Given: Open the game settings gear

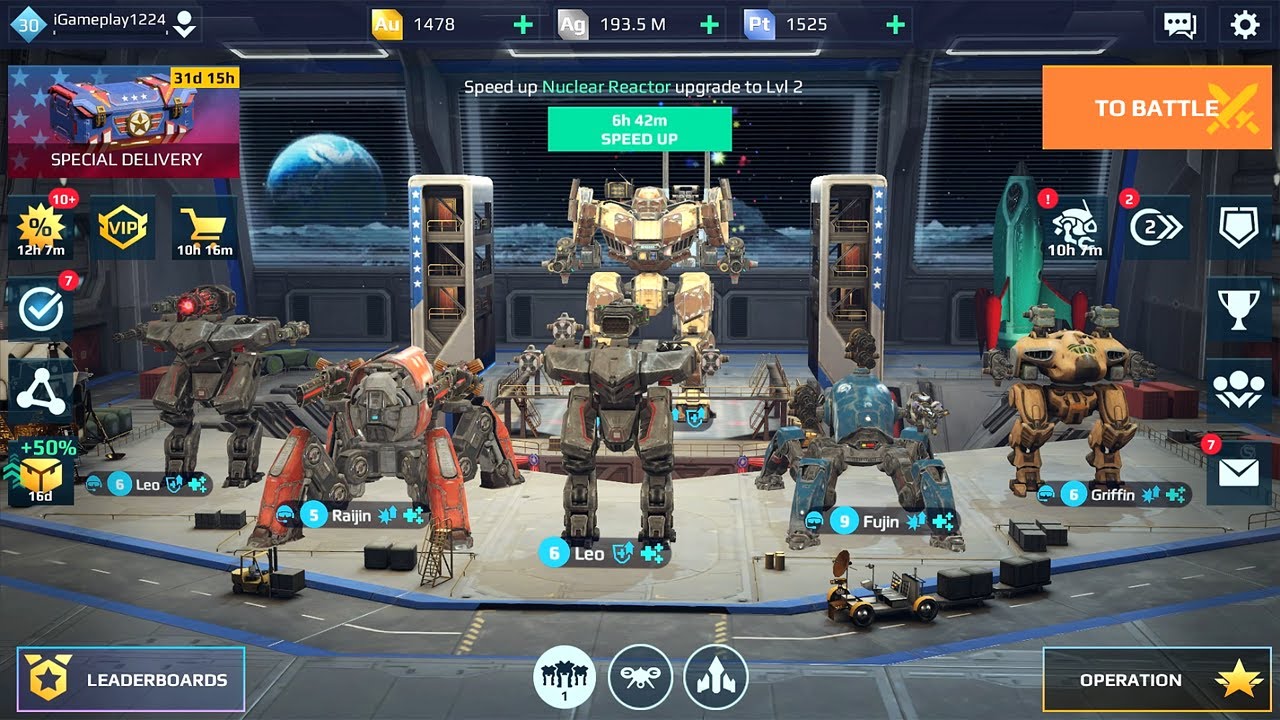Looking at the screenshot, I should (x=1245, y=25).
